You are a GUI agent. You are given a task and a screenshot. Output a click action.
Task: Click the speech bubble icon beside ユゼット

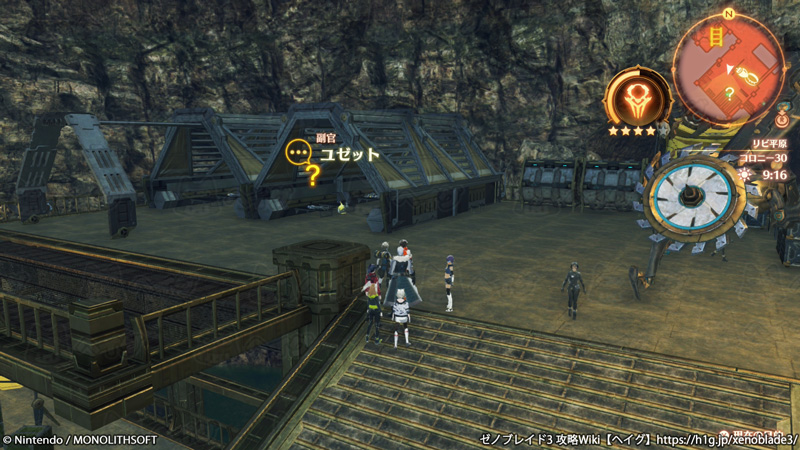point(297,153)
